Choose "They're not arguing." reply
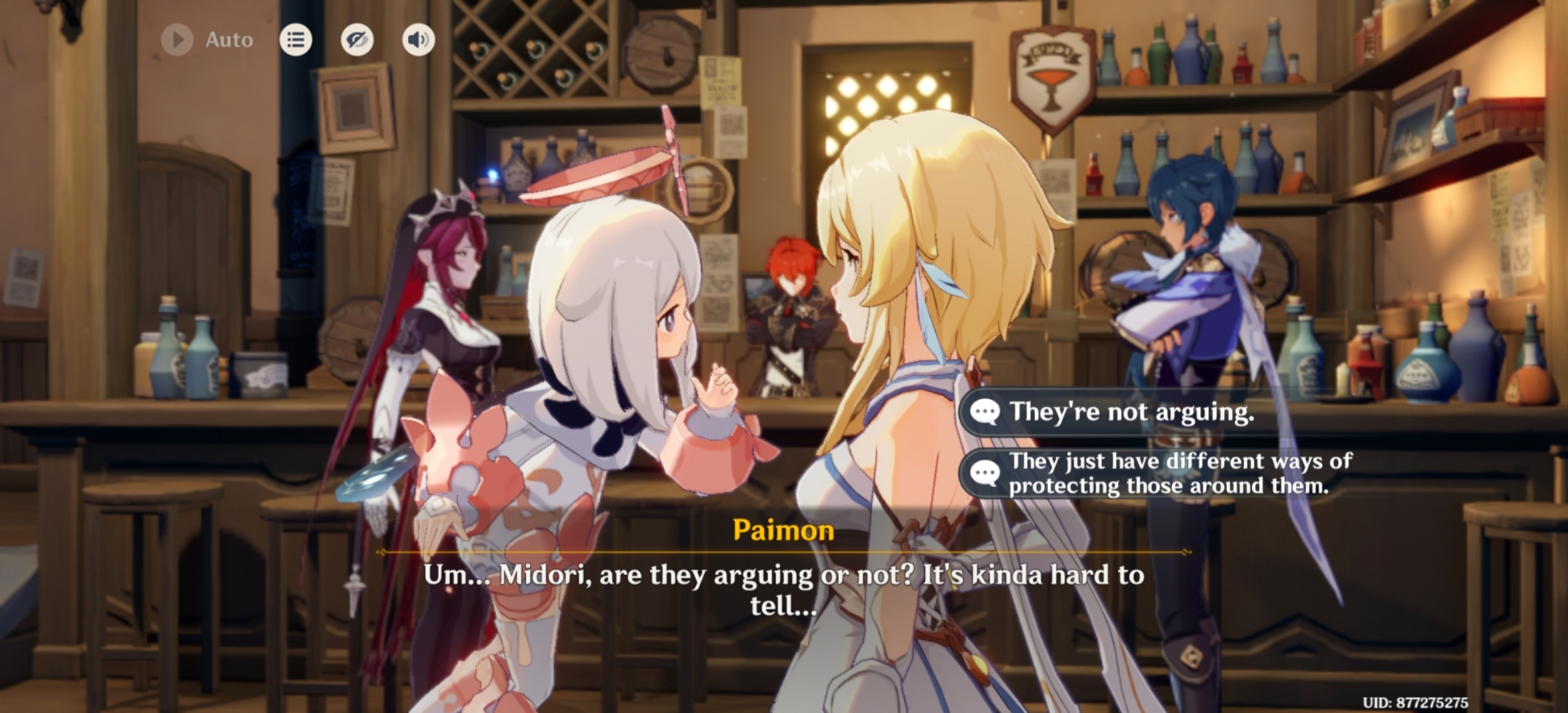Image resolution: width=1568 pixels, height=713 pixels. coord(1131,412)
